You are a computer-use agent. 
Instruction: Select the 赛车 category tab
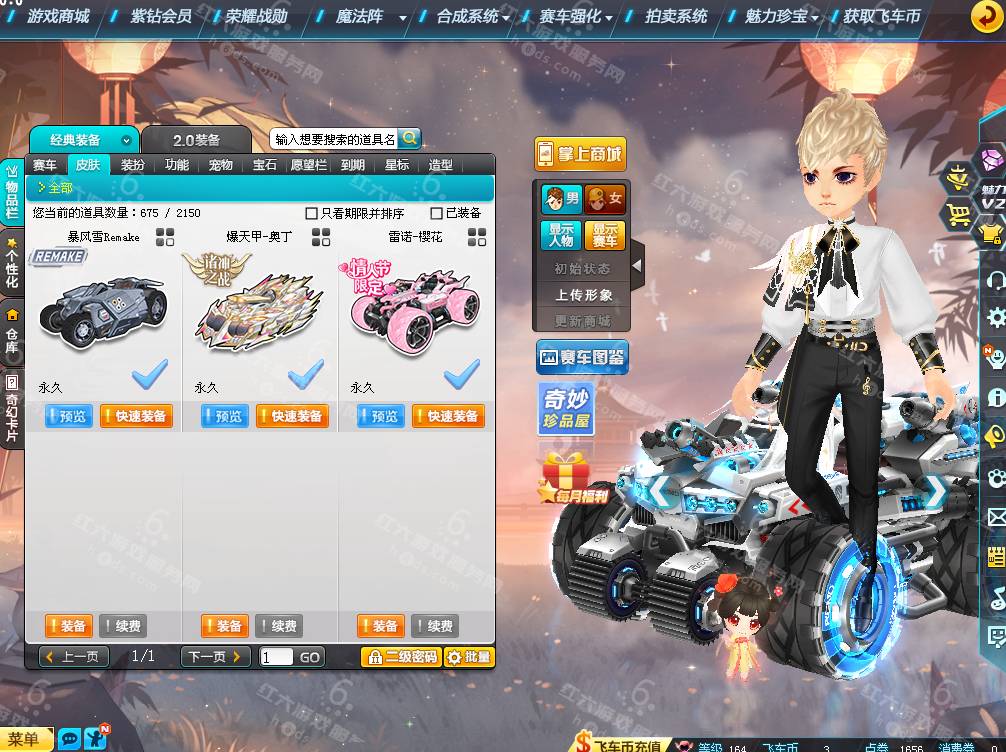[45, 165]
